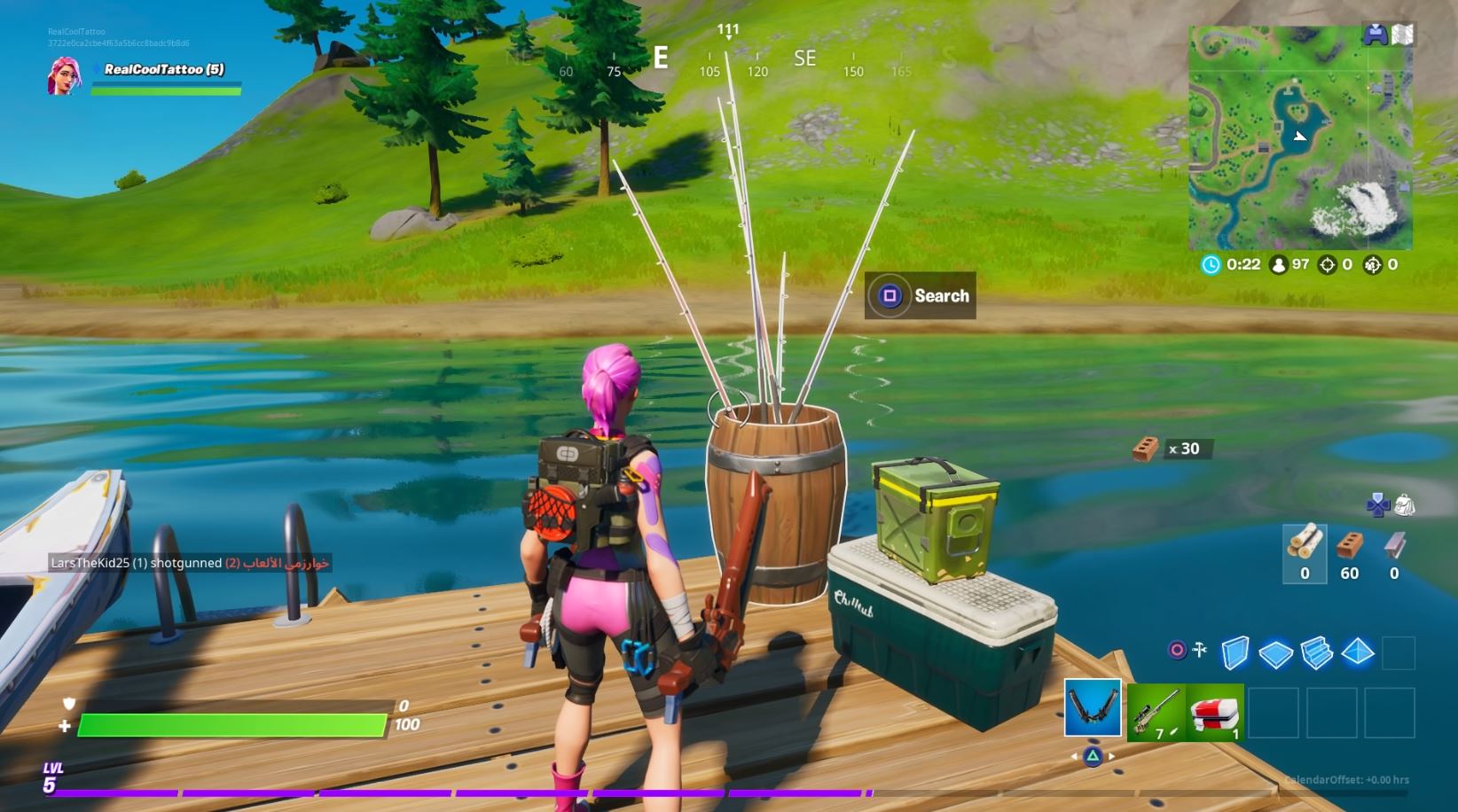Viewport: 1458px width, 812px height.
Task: Select the wall build piece icon
Action: click(1236, 652)
